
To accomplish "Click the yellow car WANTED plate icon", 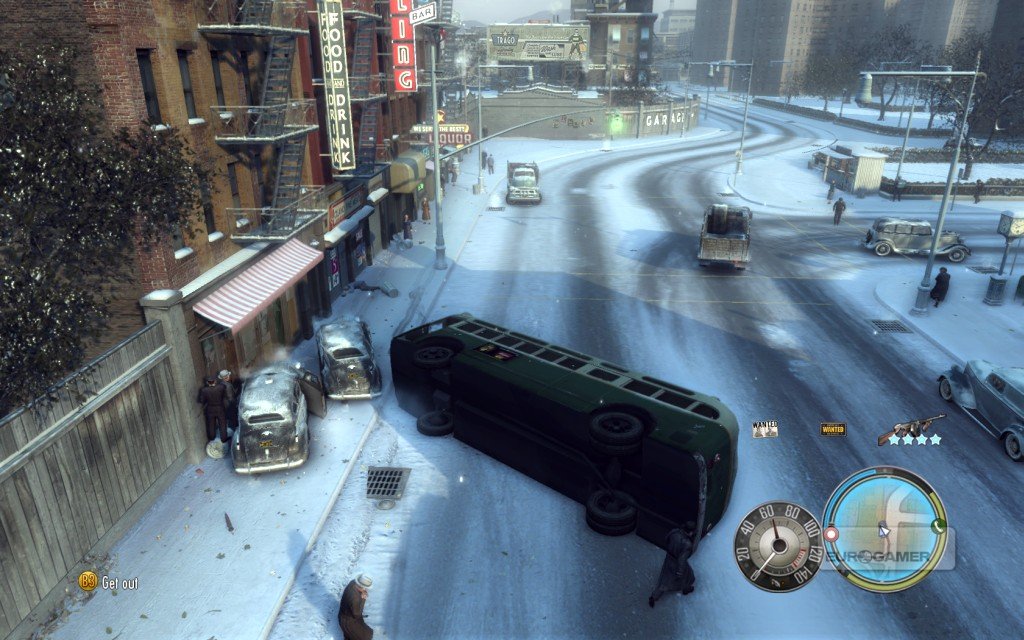I will point(832,429).
